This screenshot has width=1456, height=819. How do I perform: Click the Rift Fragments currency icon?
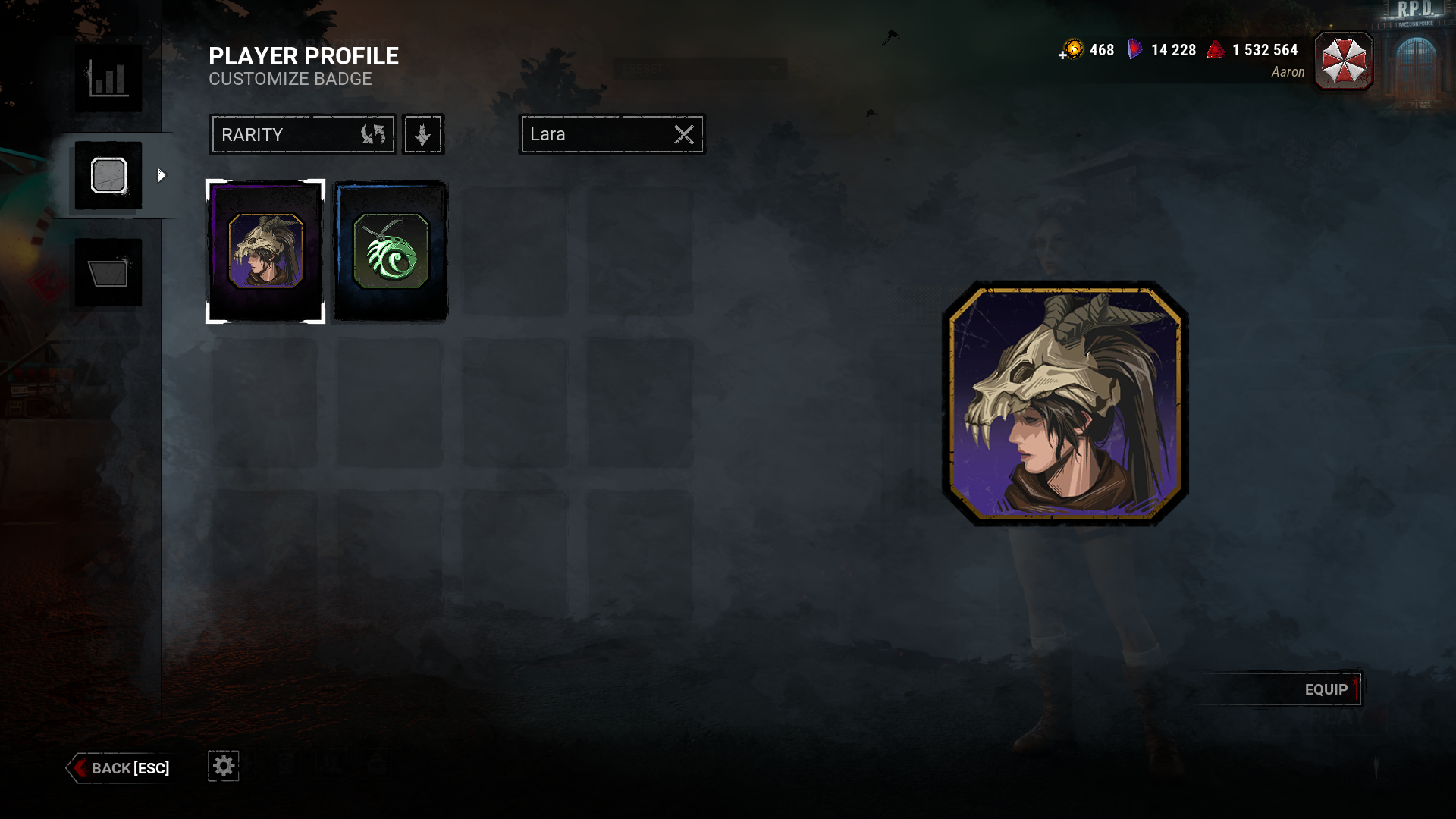click(x=1135, y=50)
